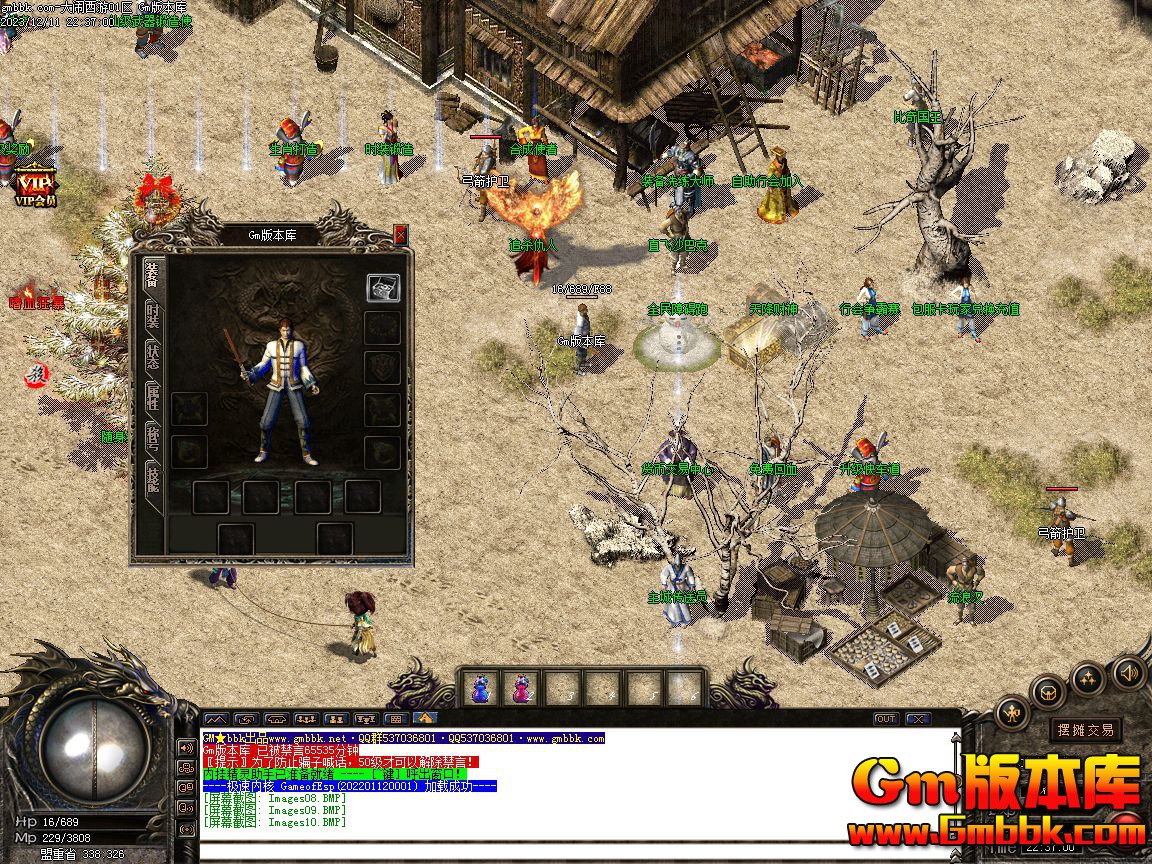Click the house icon above the chat
The width and height of the screenshot is (1152, 864).
click(425, 718)
